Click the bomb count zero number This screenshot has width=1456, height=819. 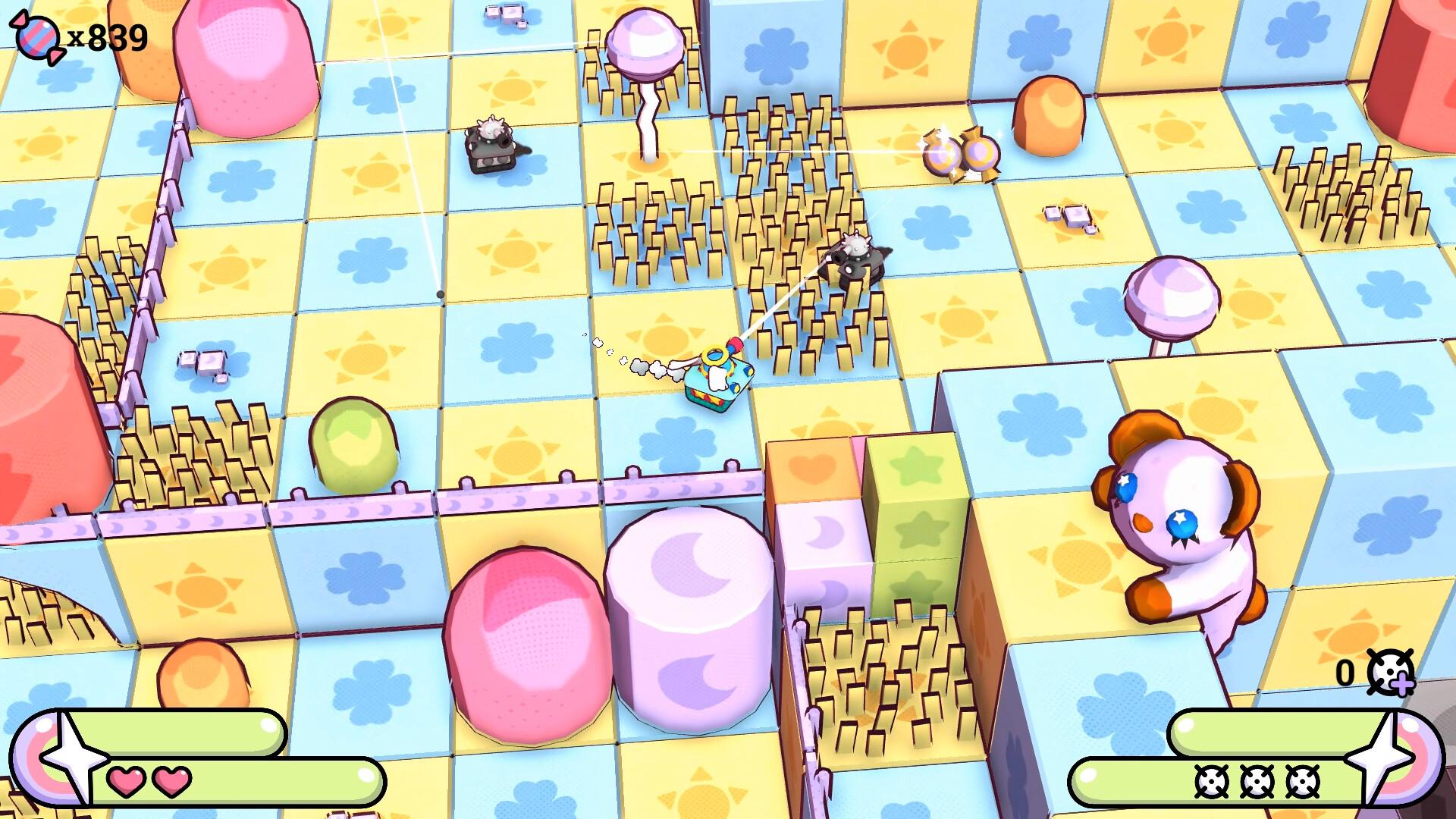click(x=1345, y=670)
